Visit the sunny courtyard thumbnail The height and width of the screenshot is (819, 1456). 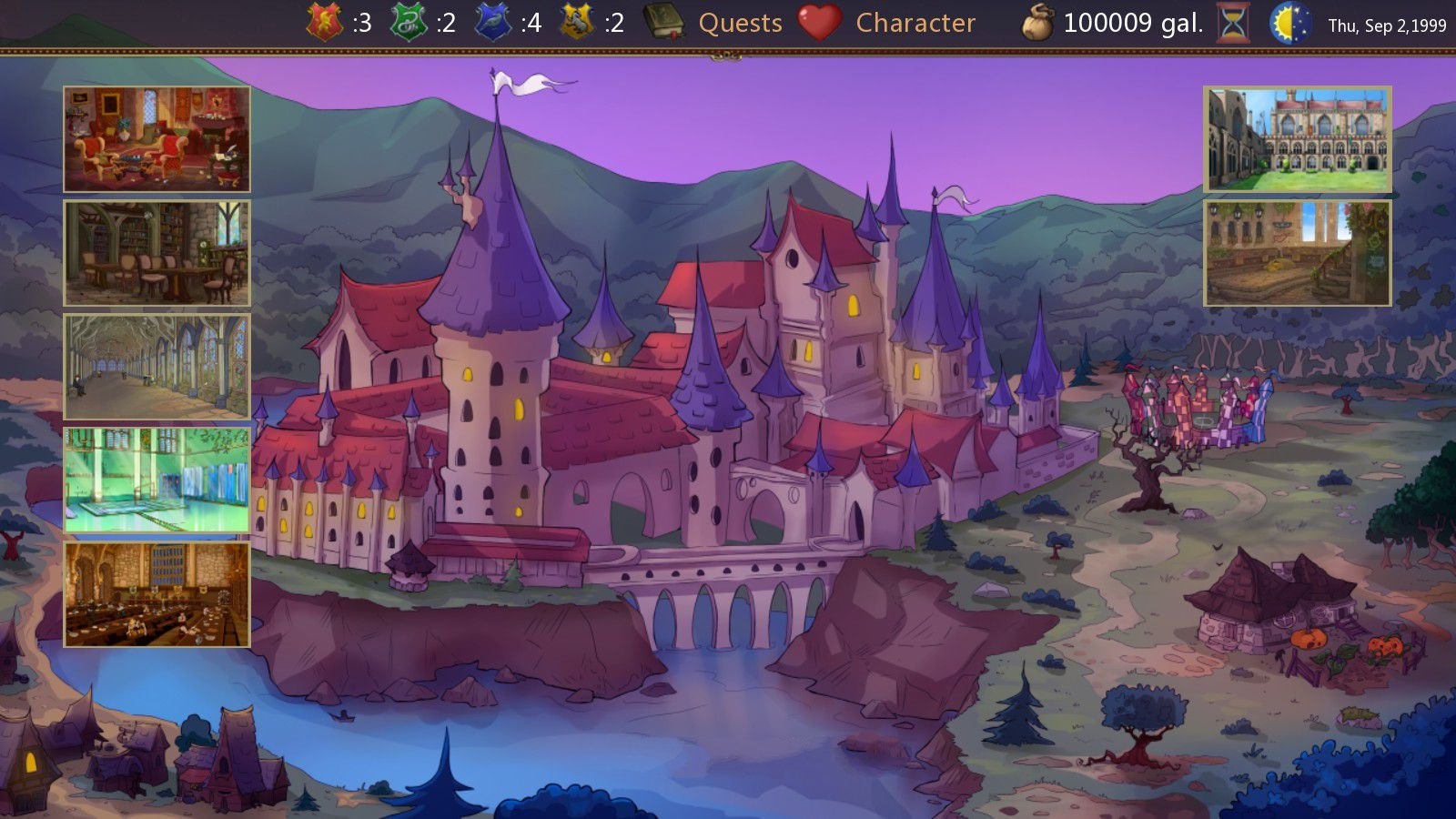(x=1298, y=139)
